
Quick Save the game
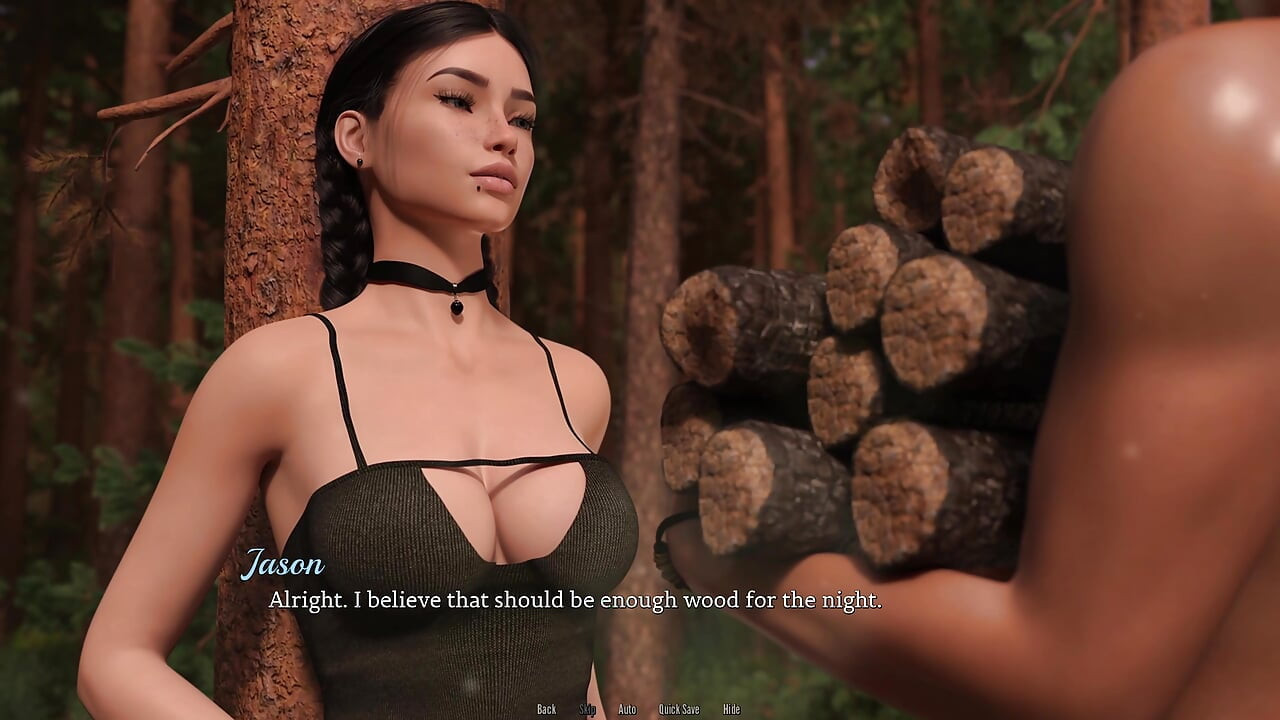(x=679, y=709)
